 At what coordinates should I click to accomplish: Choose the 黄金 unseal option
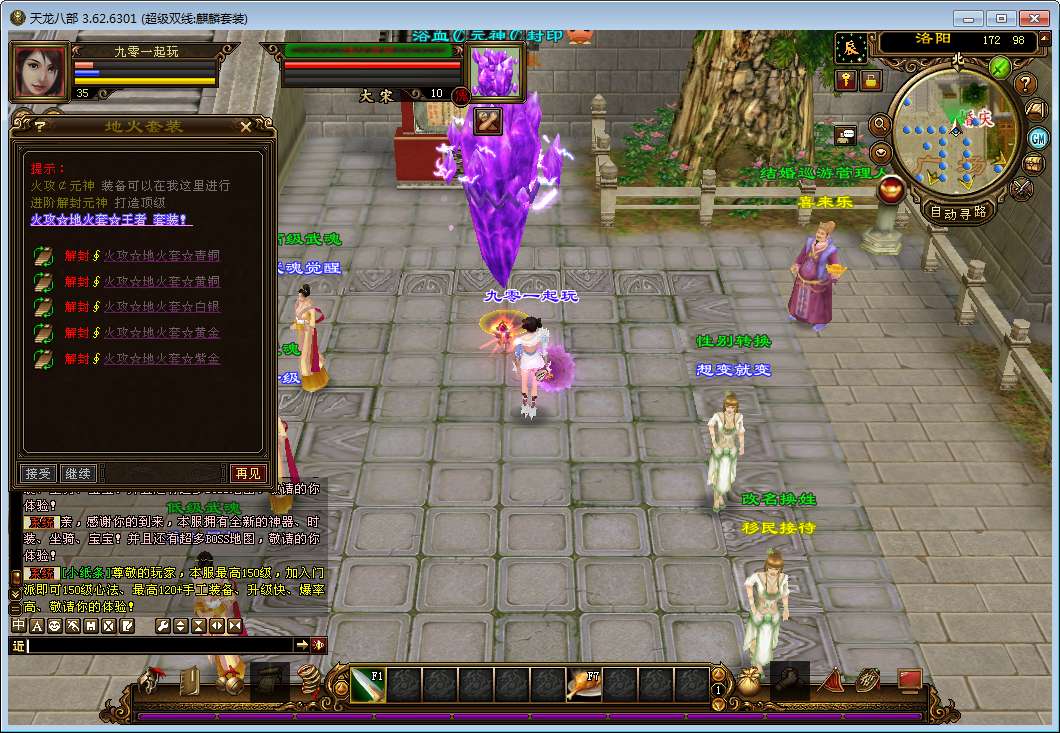pyautogui.click(x=161, y=333)
